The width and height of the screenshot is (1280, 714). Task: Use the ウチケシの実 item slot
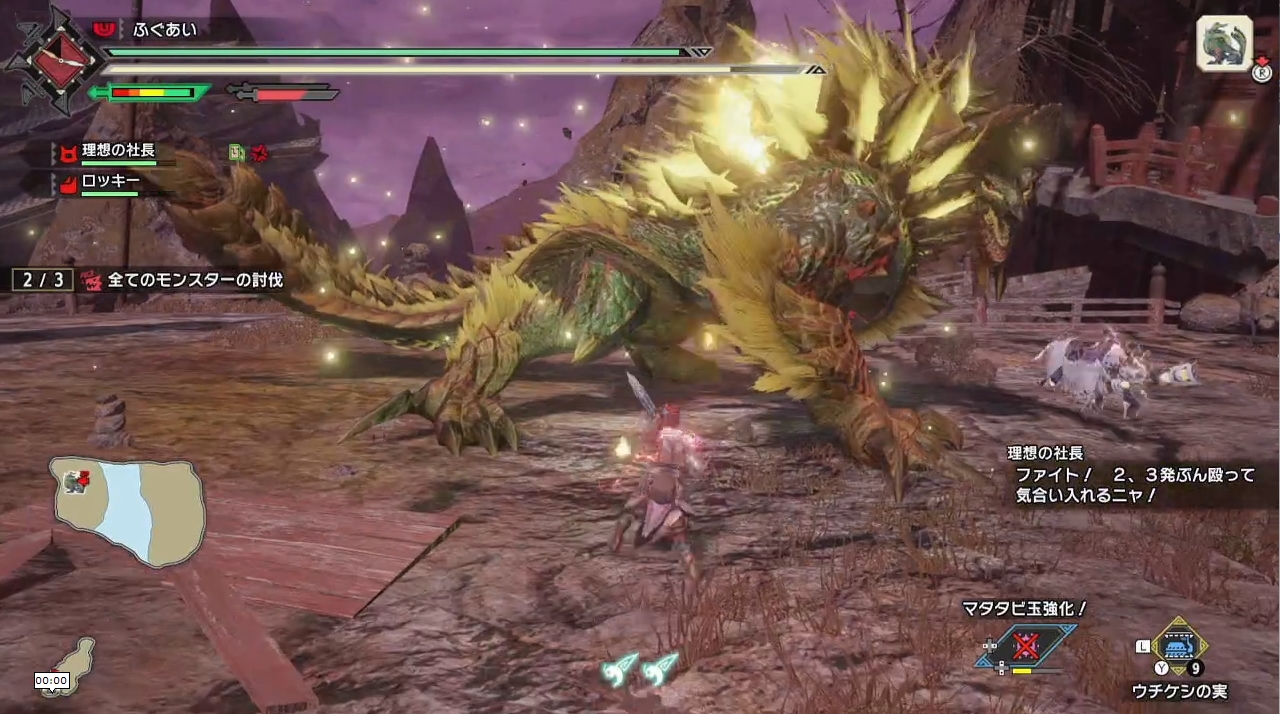click(1180, 647)
